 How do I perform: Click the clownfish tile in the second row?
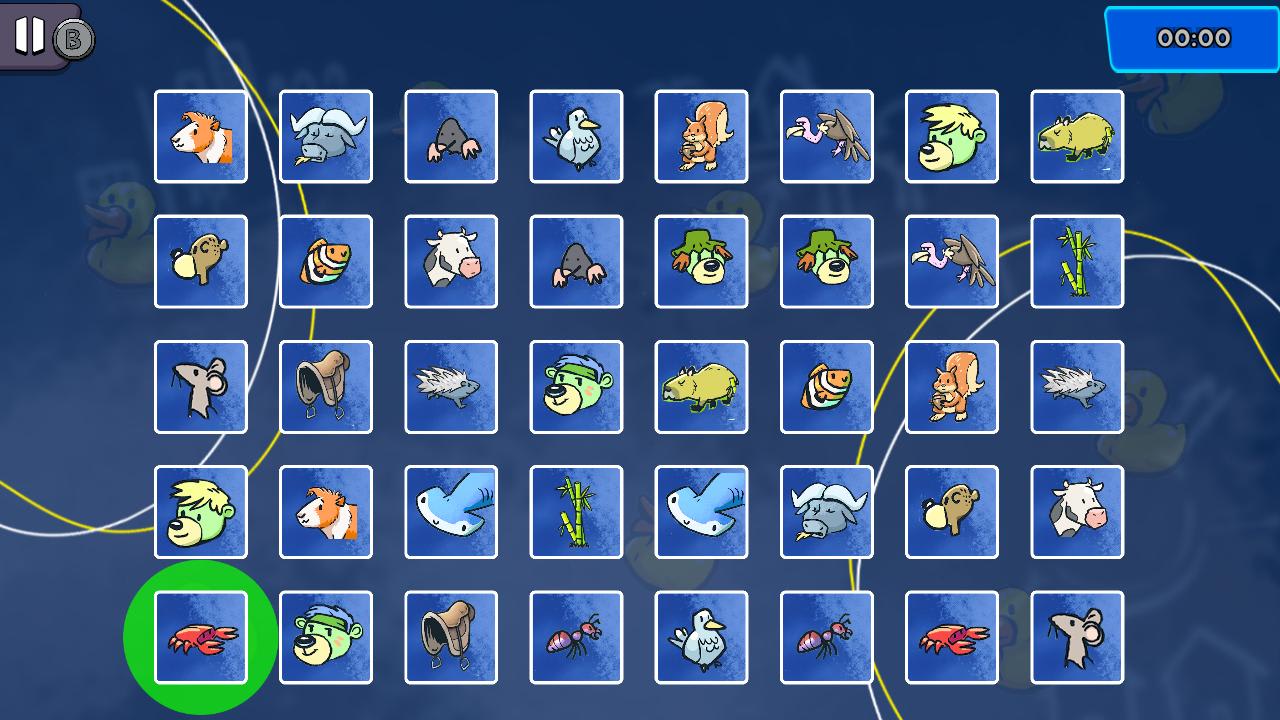(326, 261)
